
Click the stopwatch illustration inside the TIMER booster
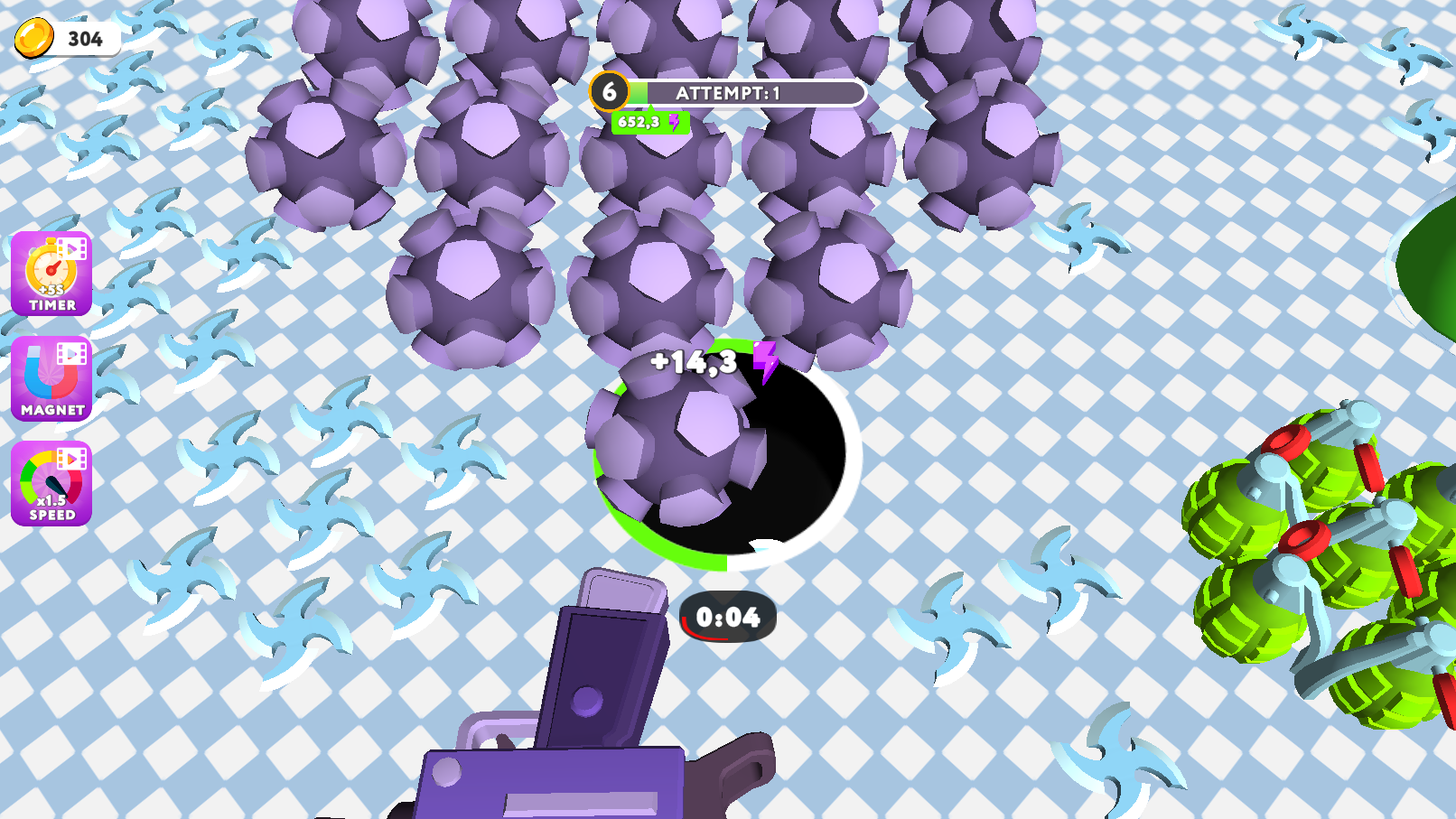click(x=51, y=268)
